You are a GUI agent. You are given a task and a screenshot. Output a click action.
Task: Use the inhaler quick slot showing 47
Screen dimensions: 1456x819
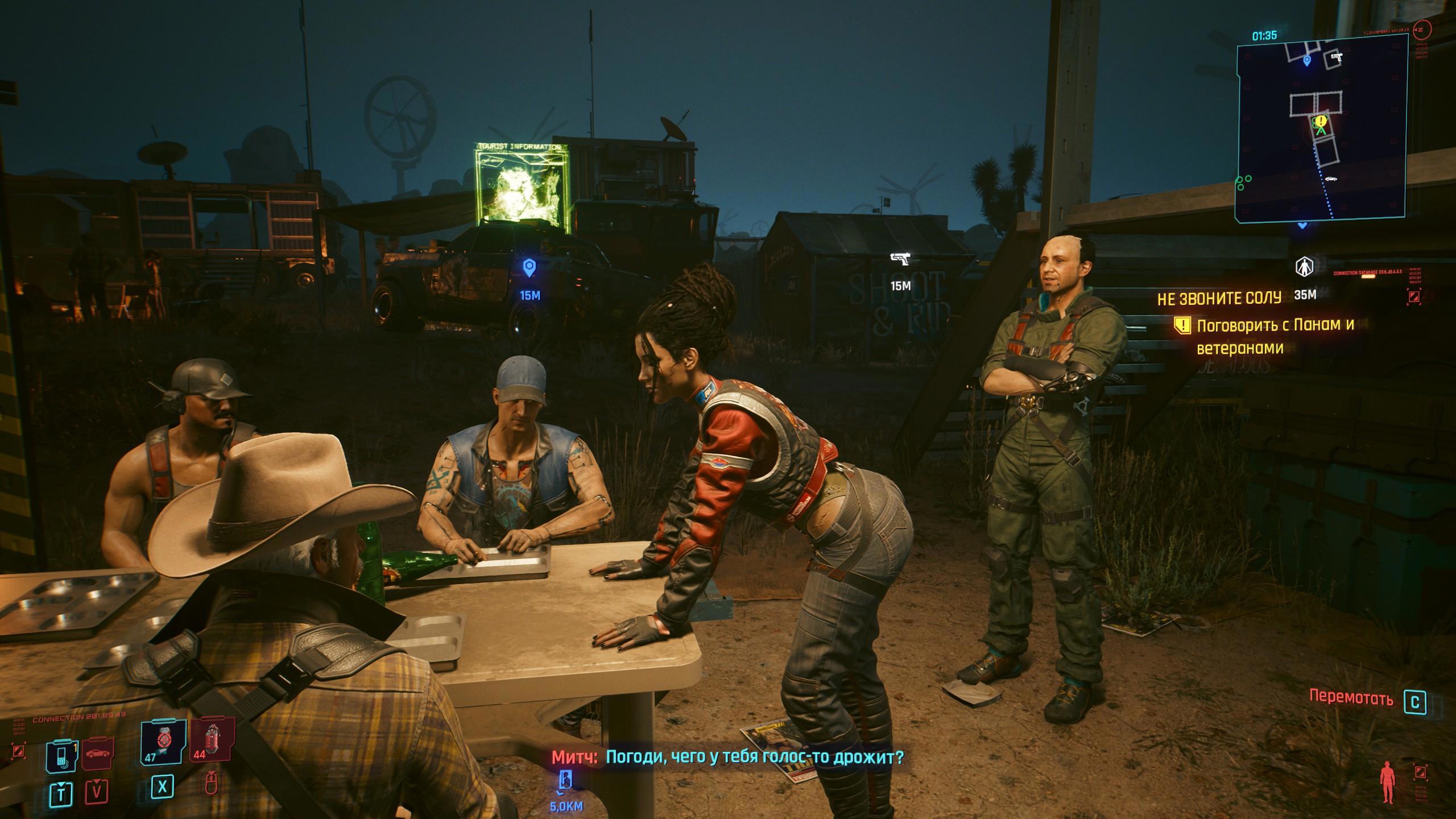pyautogui.click(x=163, y=741)
